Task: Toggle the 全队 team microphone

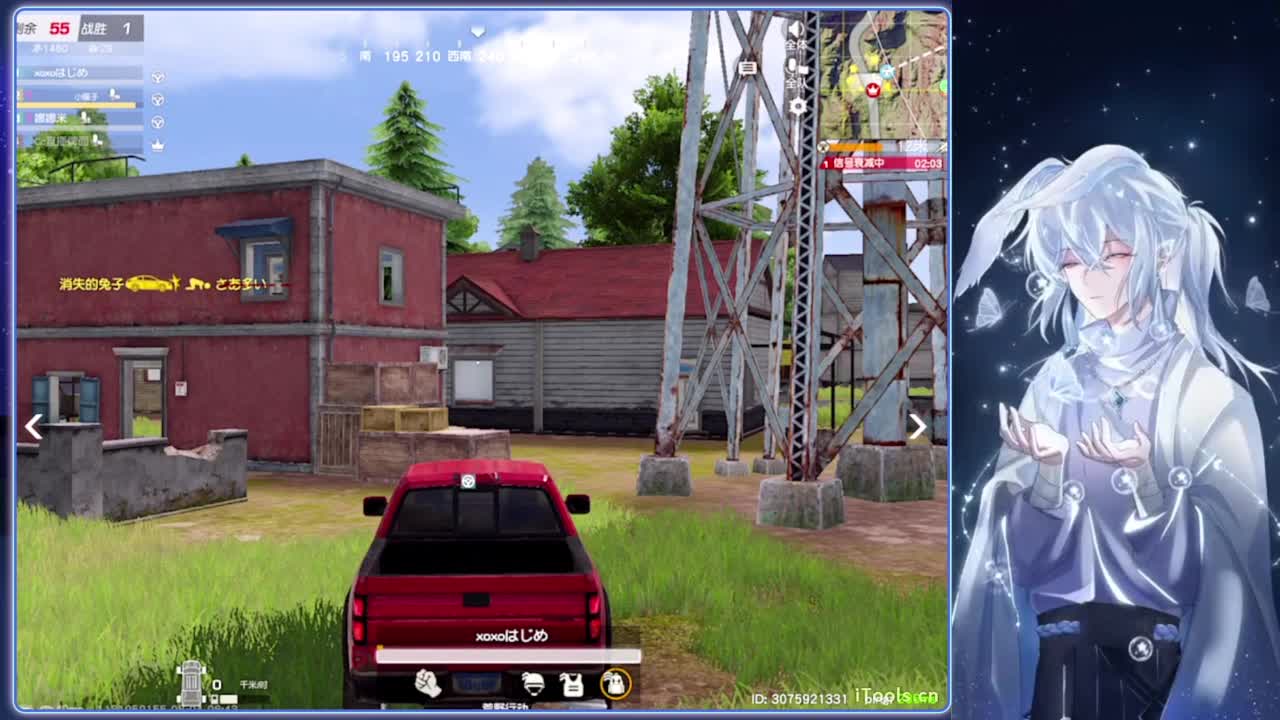Action: (795, 67)
